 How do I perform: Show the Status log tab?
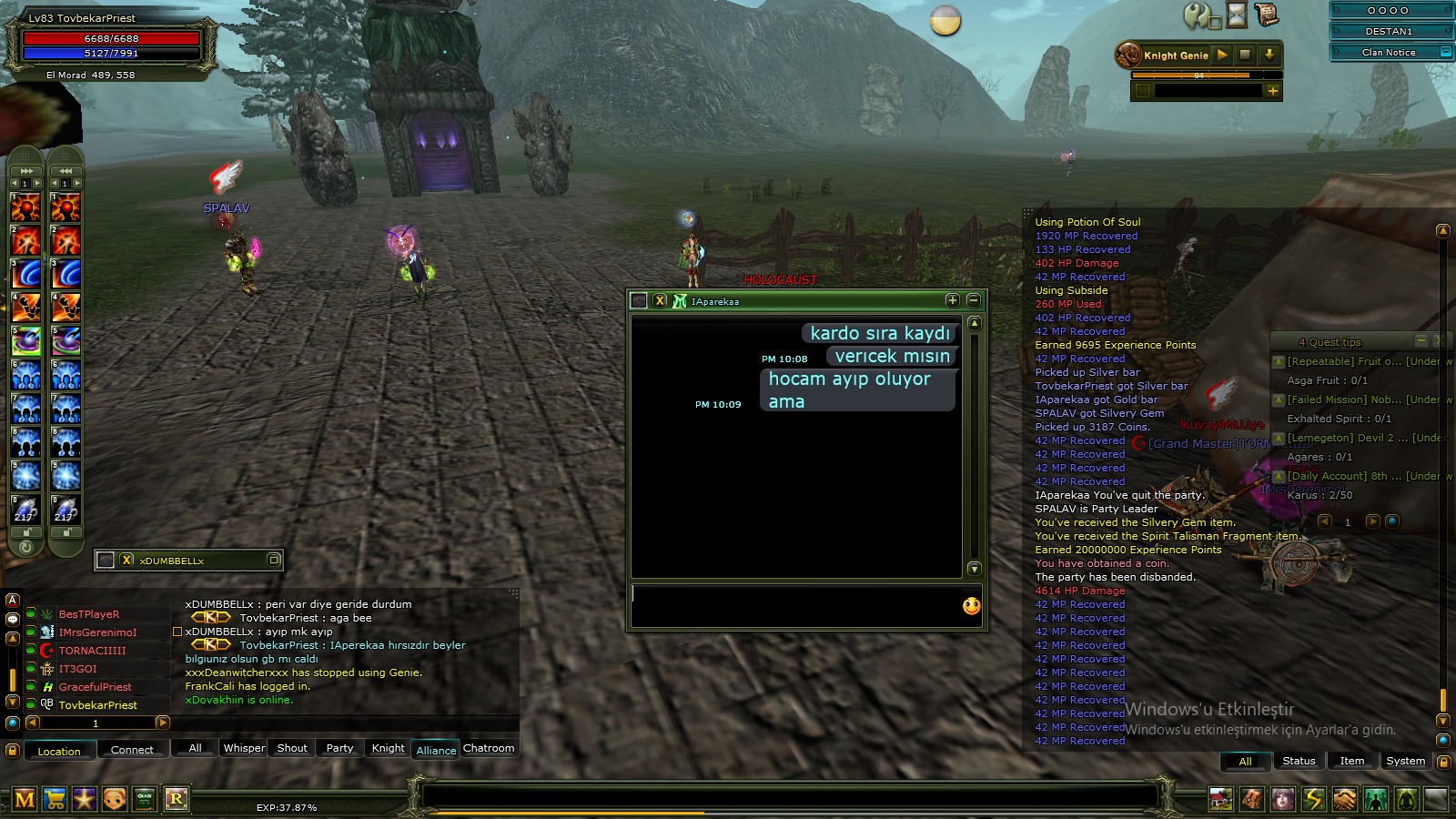tap(1299, 761)
